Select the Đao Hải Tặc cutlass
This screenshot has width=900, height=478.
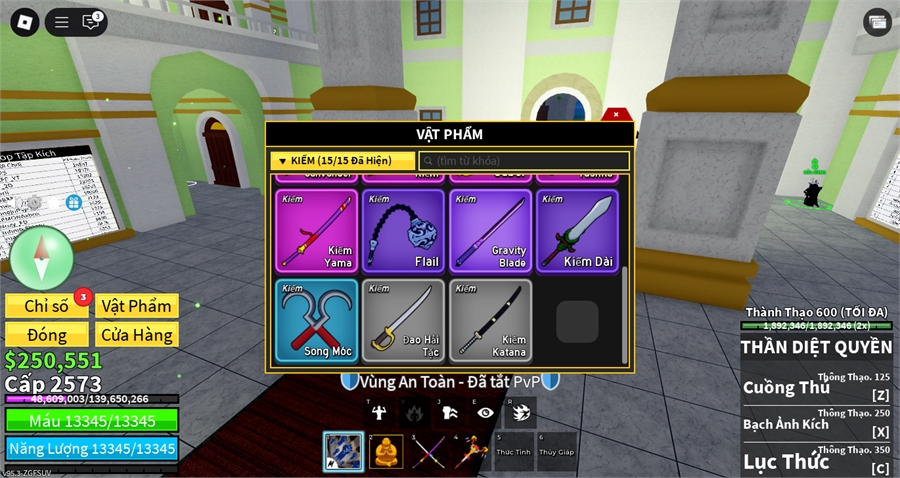pyautogui.click(x=403, y=320)
